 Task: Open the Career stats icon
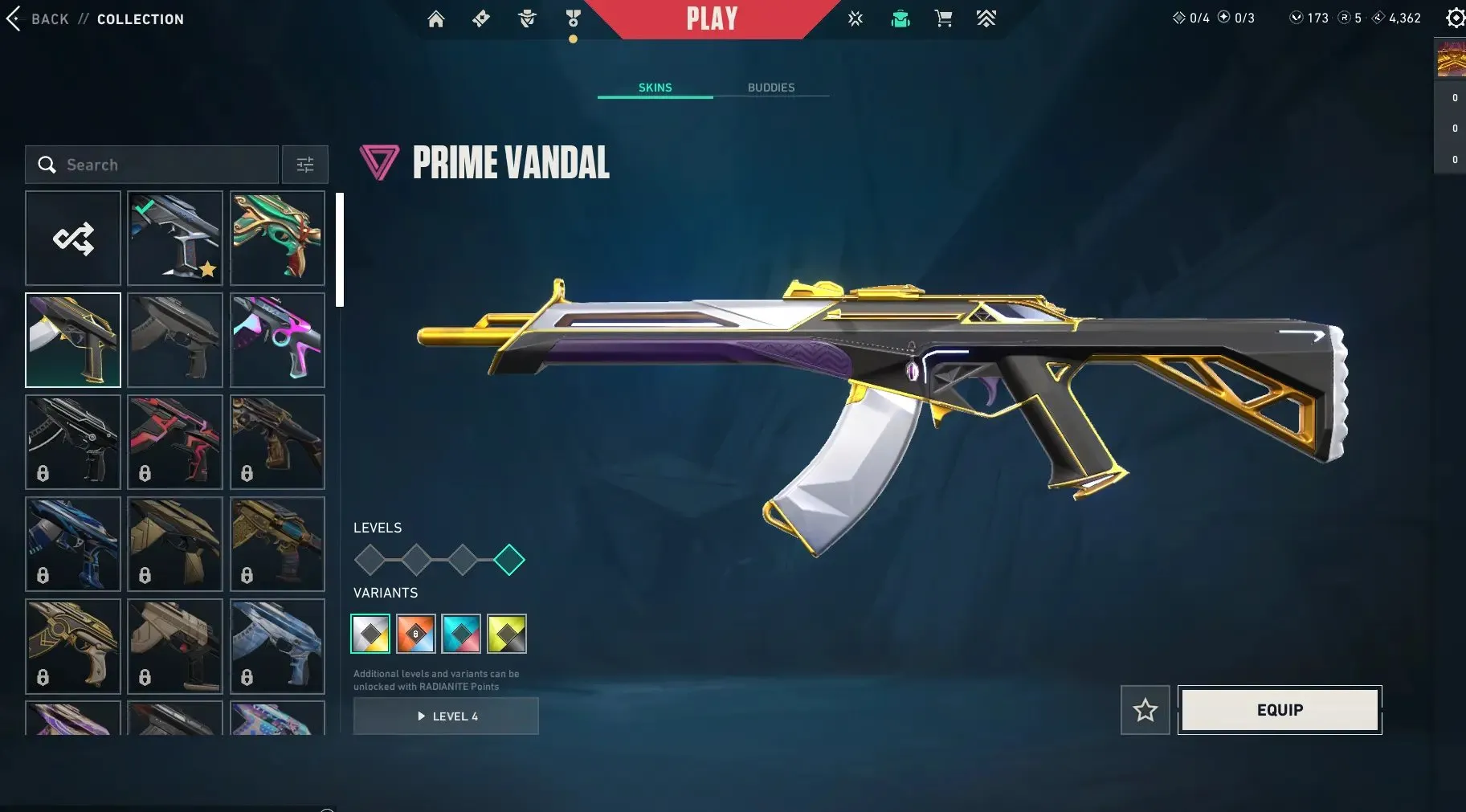coord(856,18)
